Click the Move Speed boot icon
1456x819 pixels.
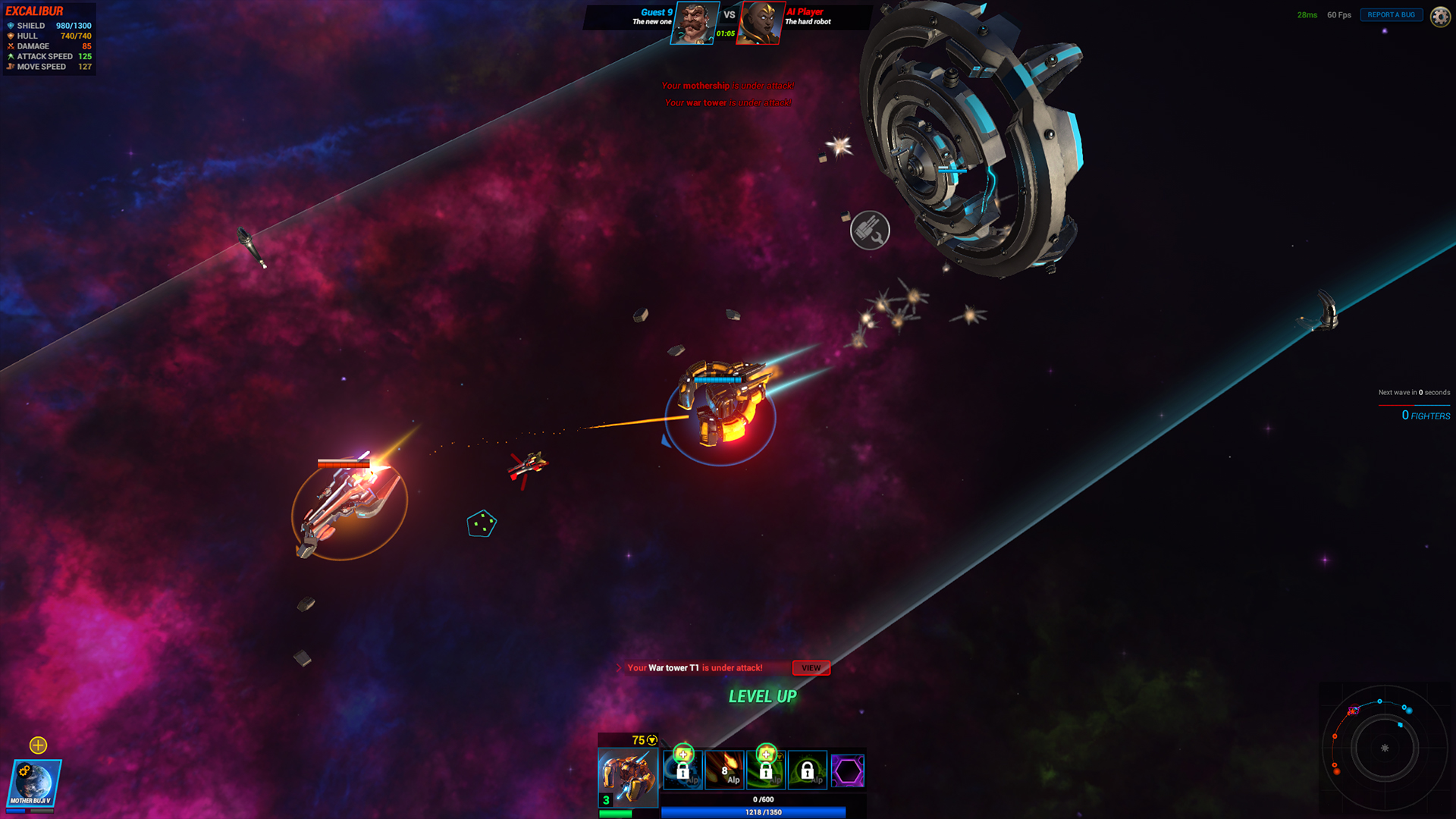[11, 67]
